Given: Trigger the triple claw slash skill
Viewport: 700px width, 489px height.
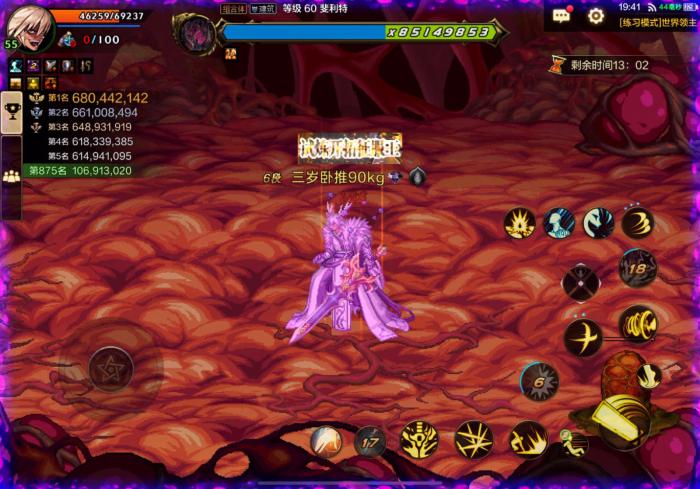Looking at the screenshot, I should [637, 223].
